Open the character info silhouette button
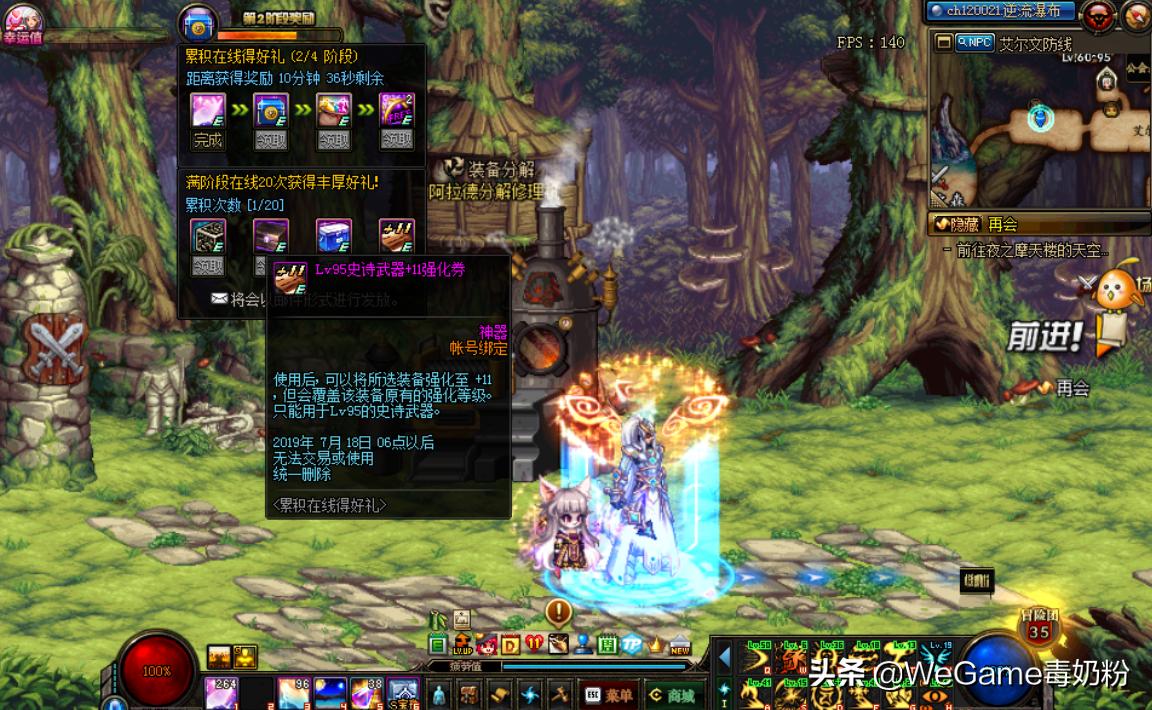1152x710 pixels. 438,694
